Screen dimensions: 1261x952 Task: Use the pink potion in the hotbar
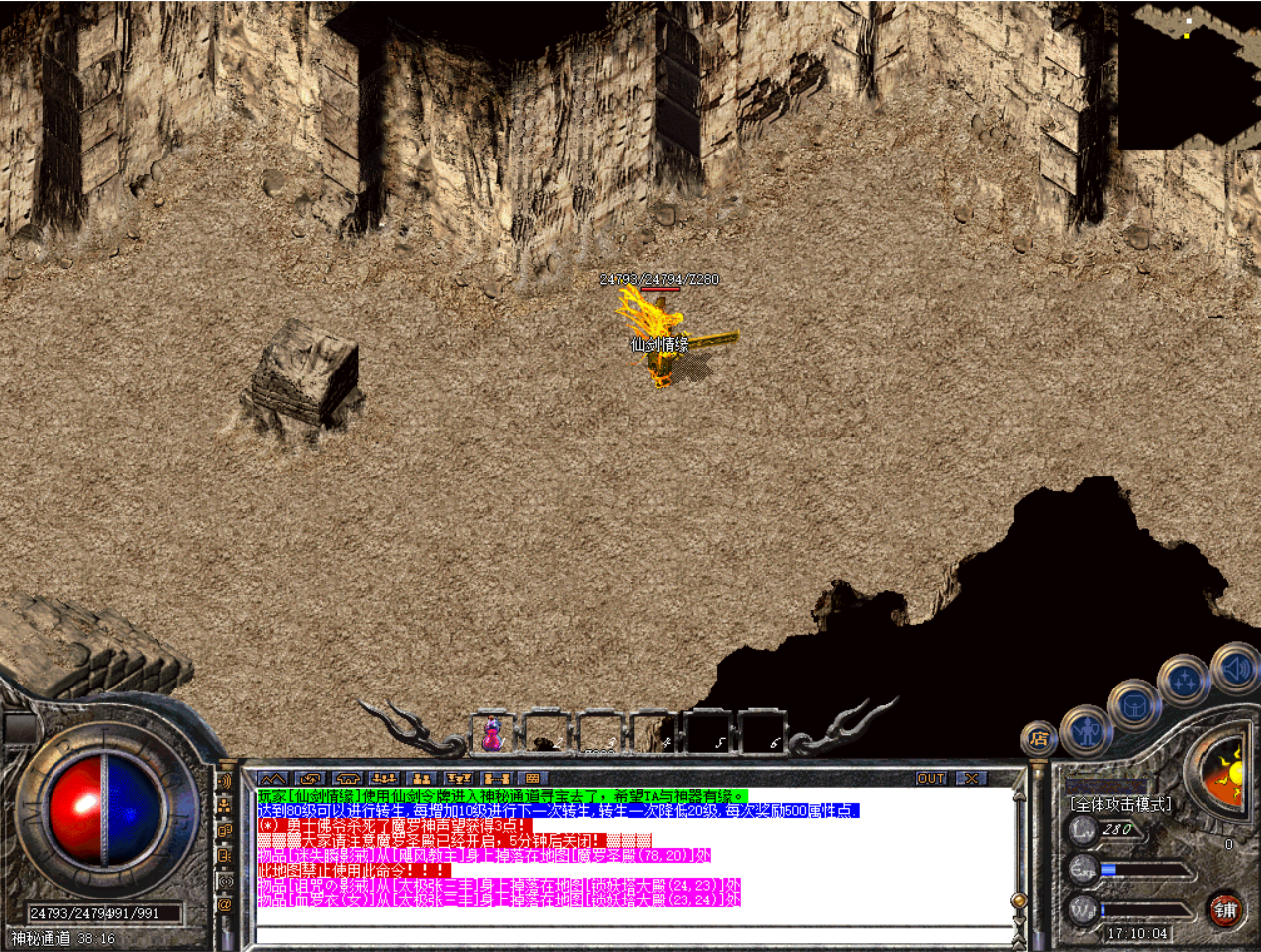pyautogui.click(x=492, y=735)
